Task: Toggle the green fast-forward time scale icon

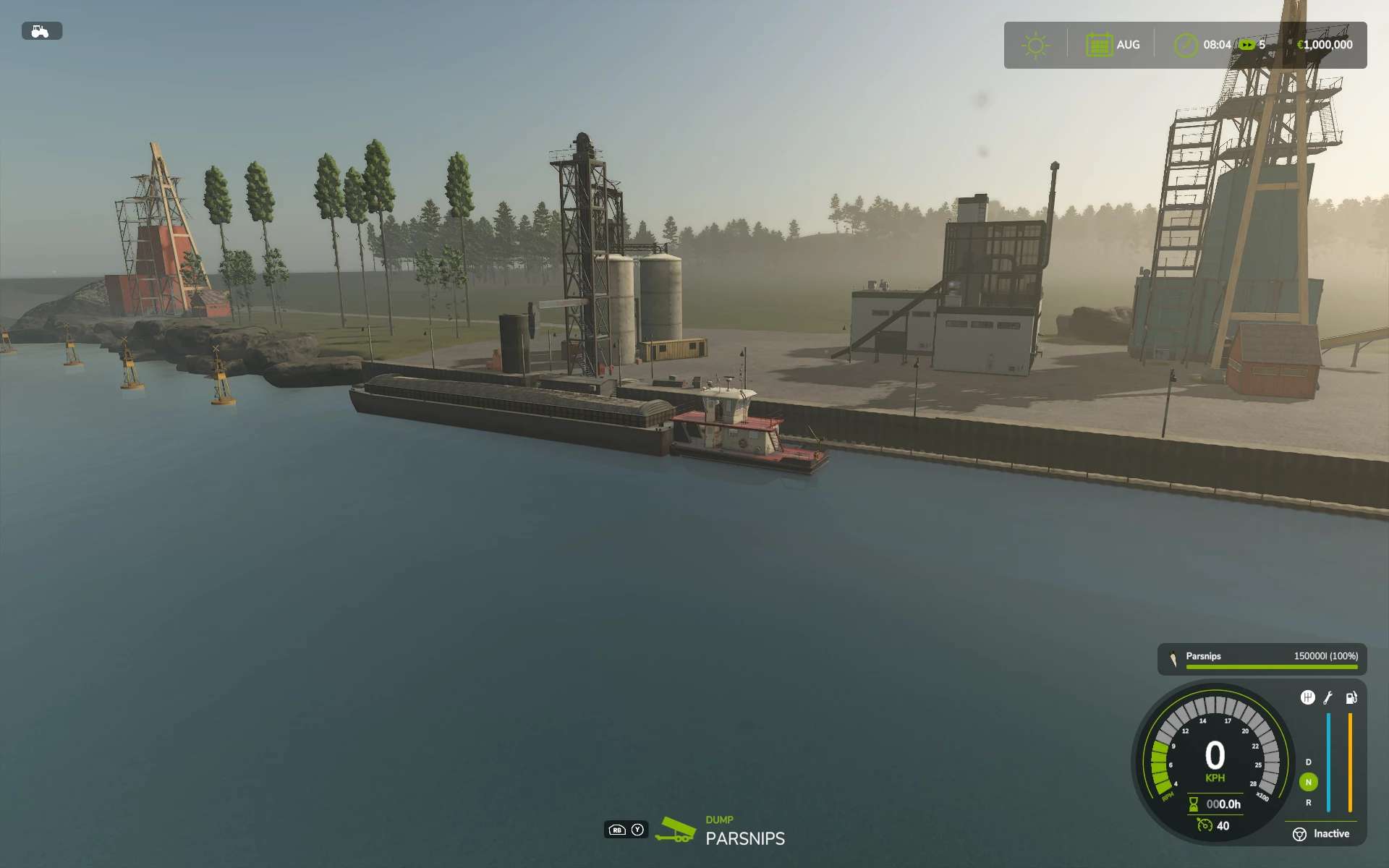Action: click(x=1246, y=45)
